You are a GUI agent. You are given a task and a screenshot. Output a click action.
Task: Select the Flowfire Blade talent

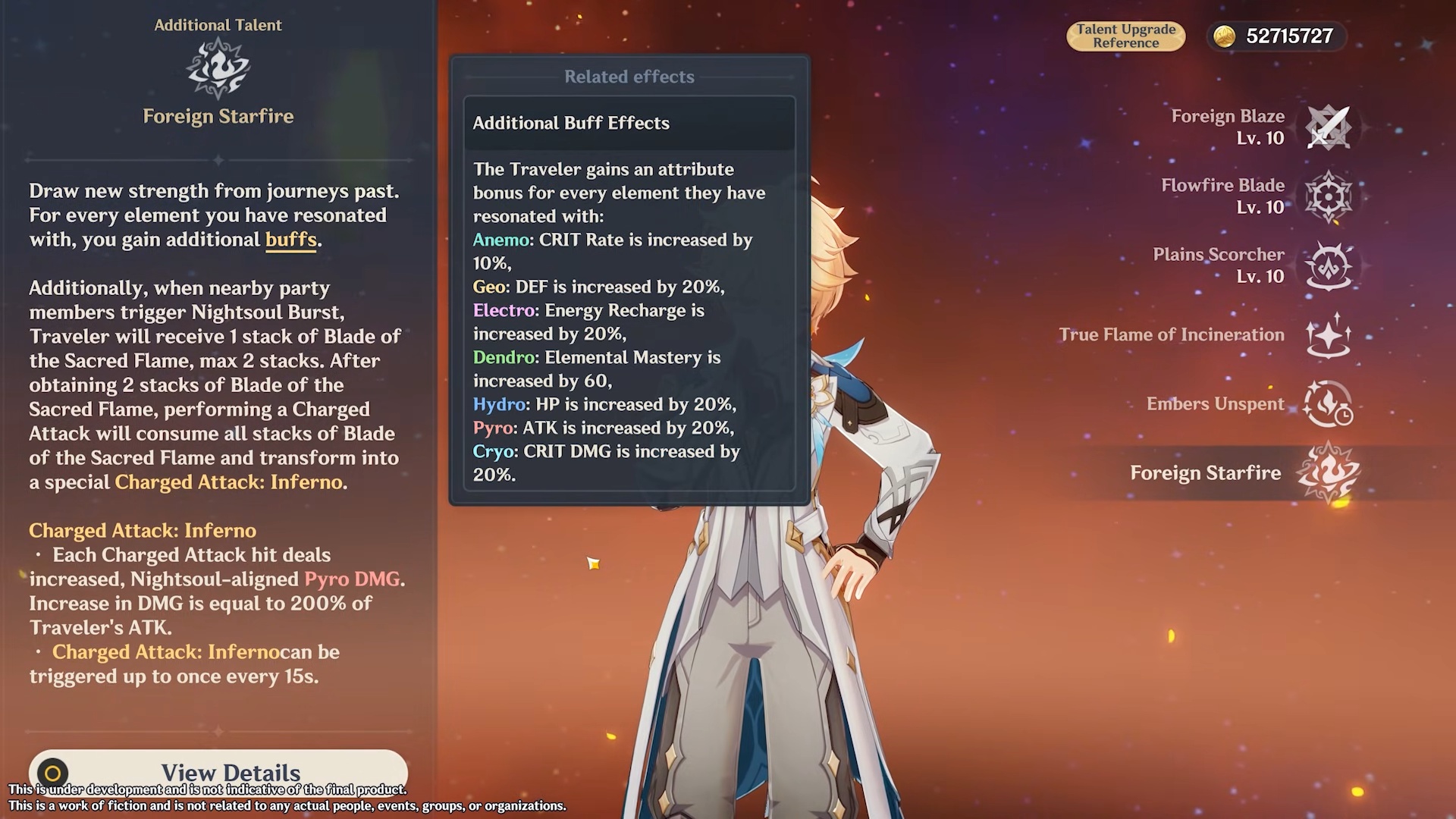[1328, 196]
